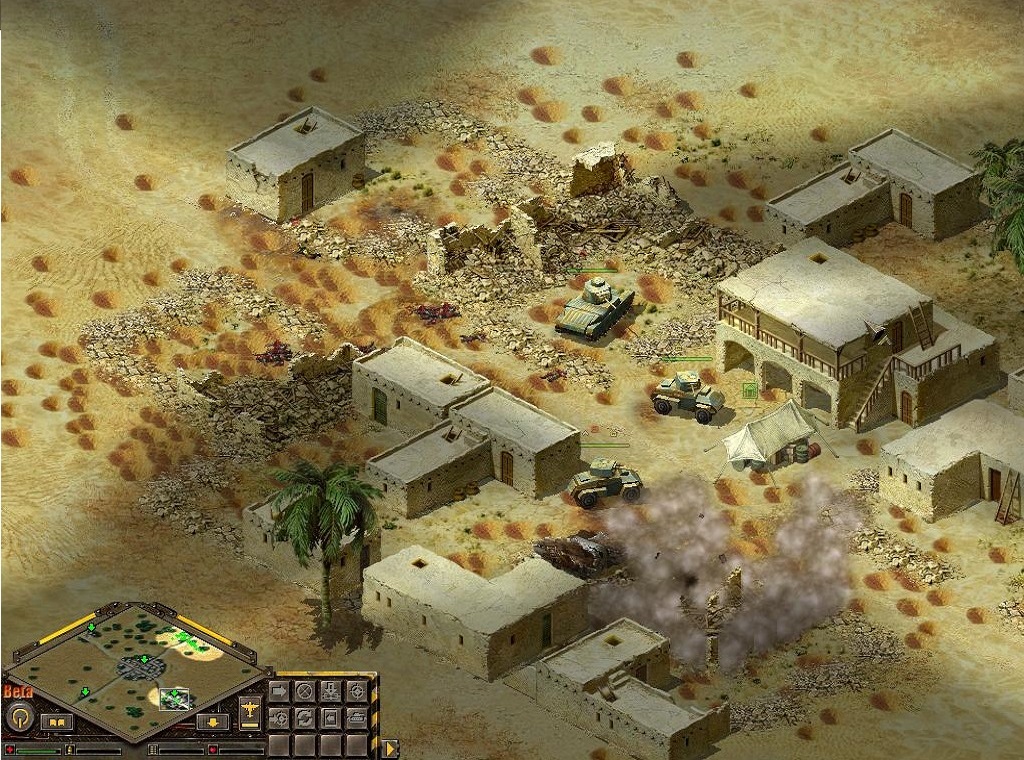
Task: Expand the panel with the yellow triangle
Action: [x=390, y=747]
